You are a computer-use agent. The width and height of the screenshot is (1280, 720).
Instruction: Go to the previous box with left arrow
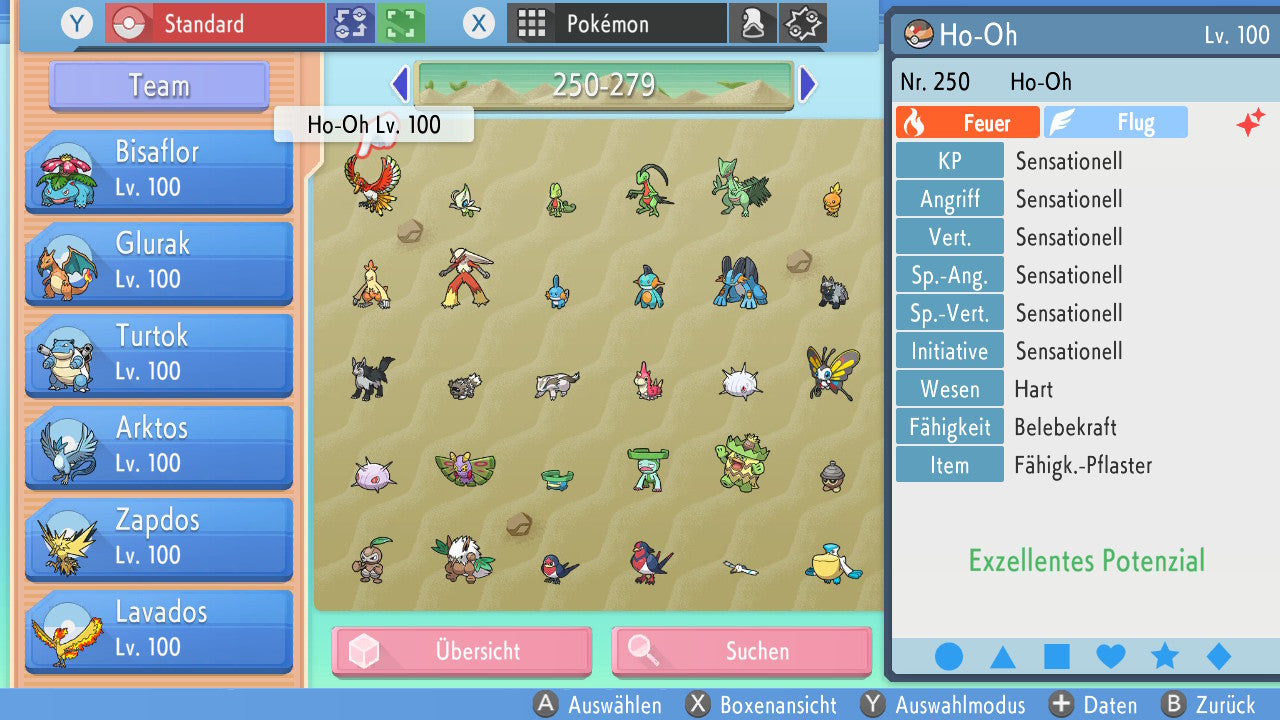[x=399, y=85]
